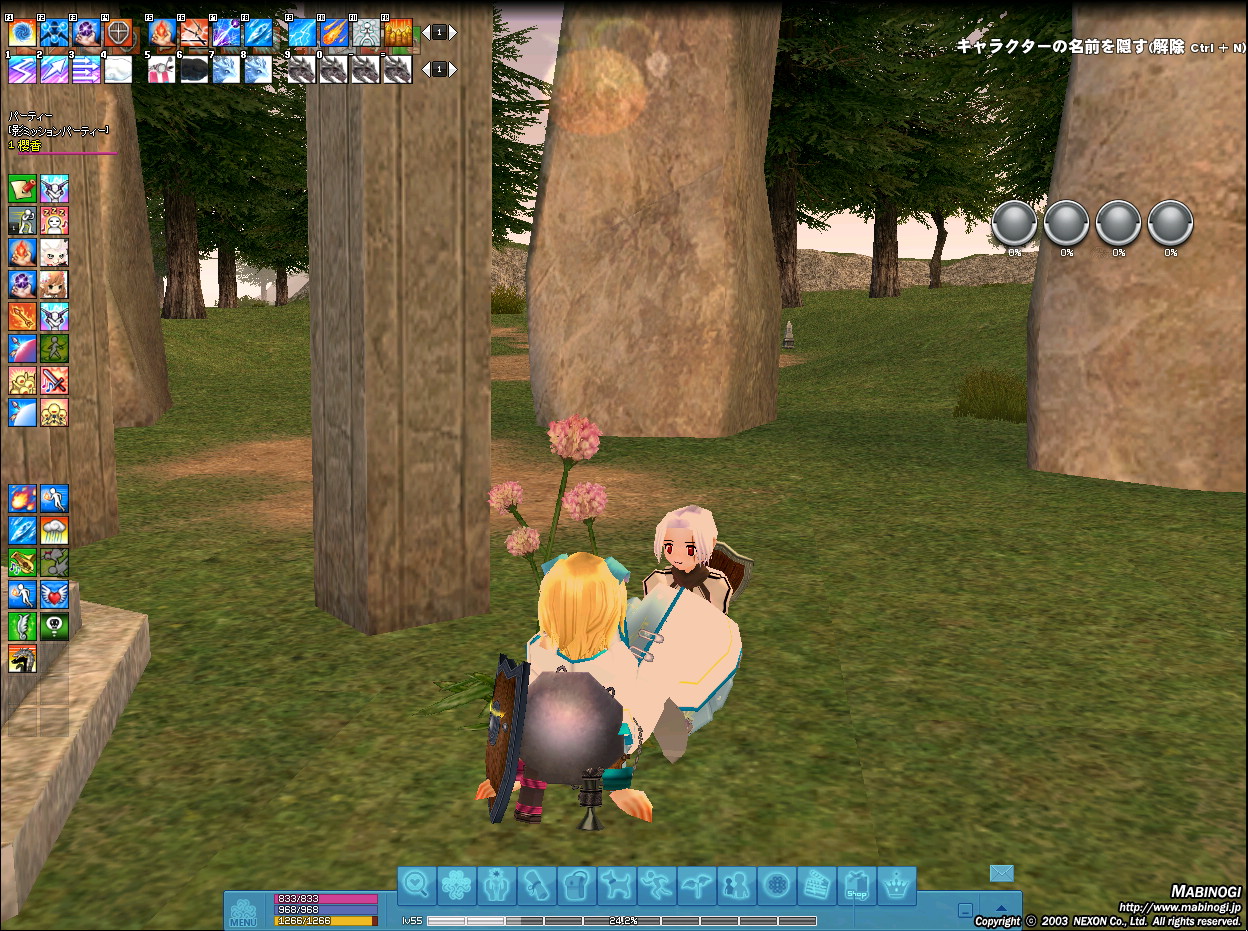The image size is (1248, 931).
Task: Activate the F1 blue swirl skill
Action: tap(22, 33)
